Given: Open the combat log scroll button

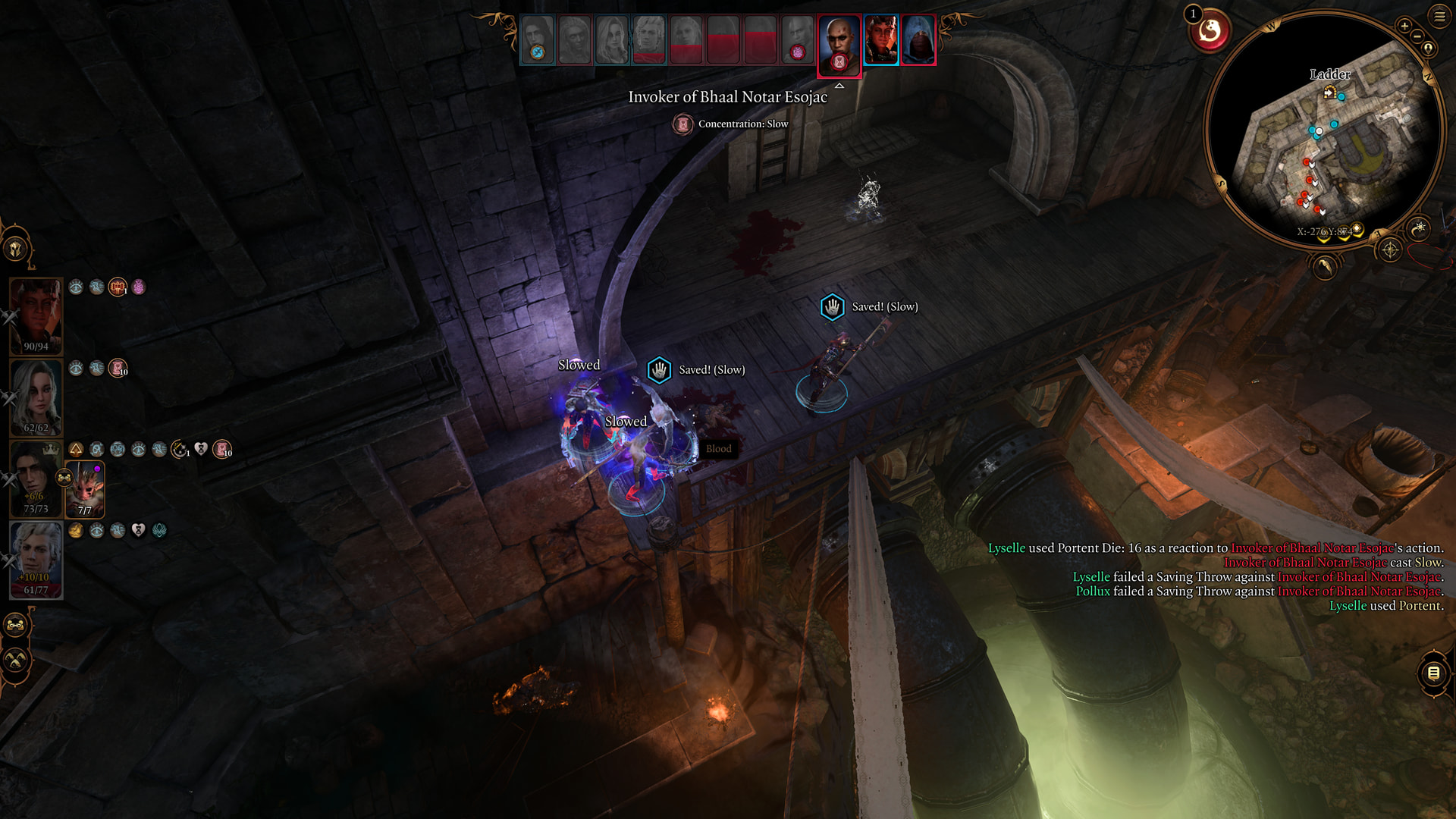Looking at the screenshot, I should pyautogui.click(x=1433, y=673).
